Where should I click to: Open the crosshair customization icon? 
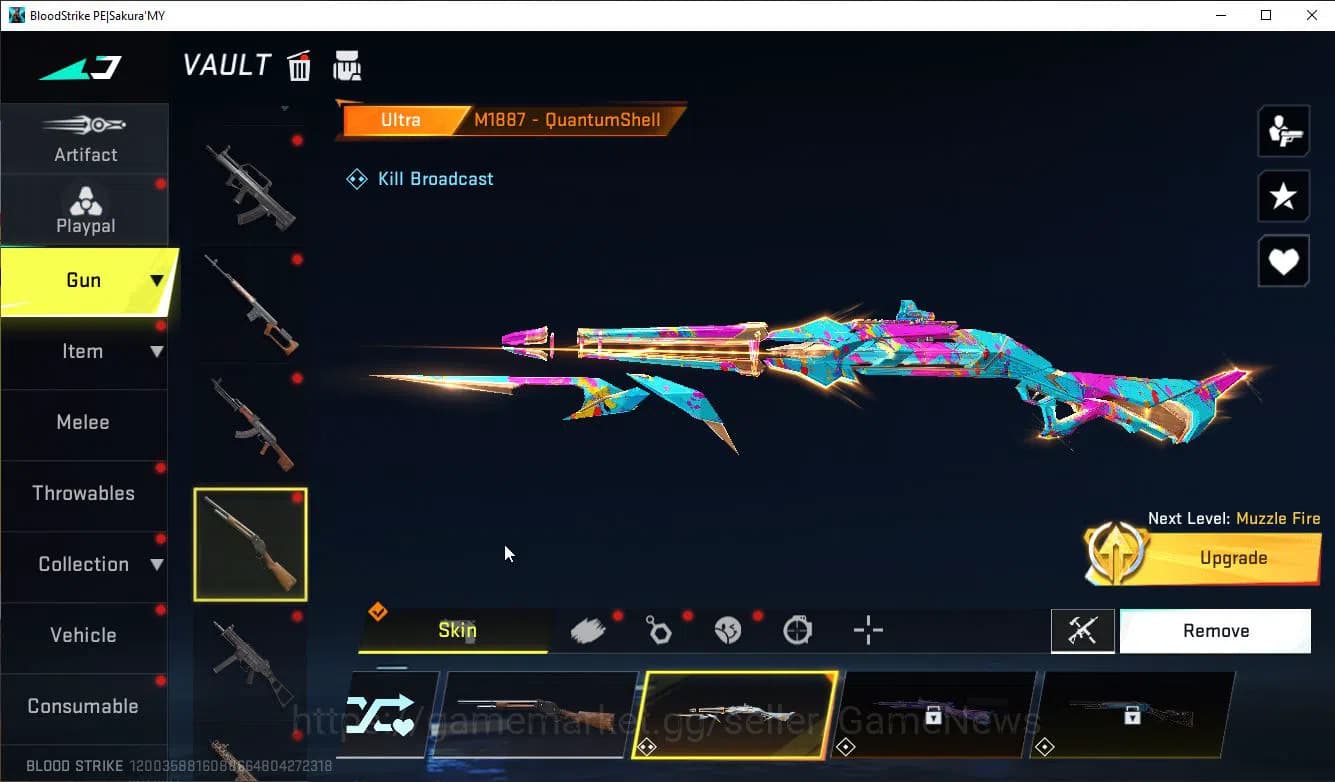tap(868, 630)
